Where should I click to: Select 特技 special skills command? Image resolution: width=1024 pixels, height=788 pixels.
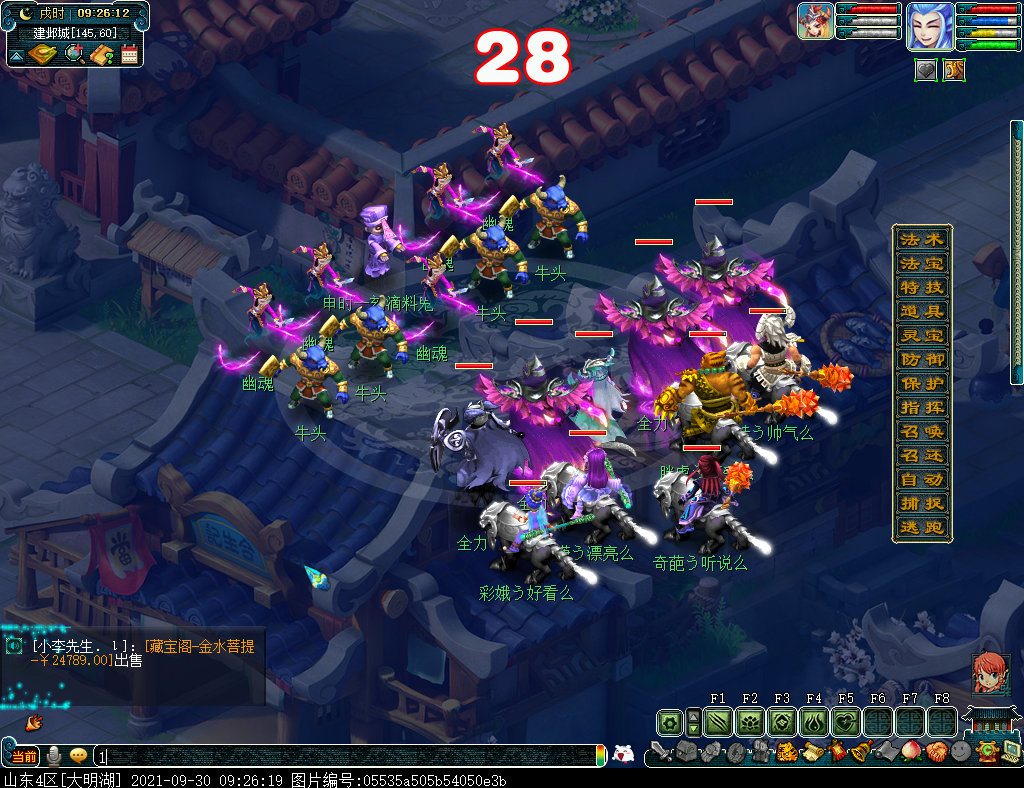[x=921, y=288]
